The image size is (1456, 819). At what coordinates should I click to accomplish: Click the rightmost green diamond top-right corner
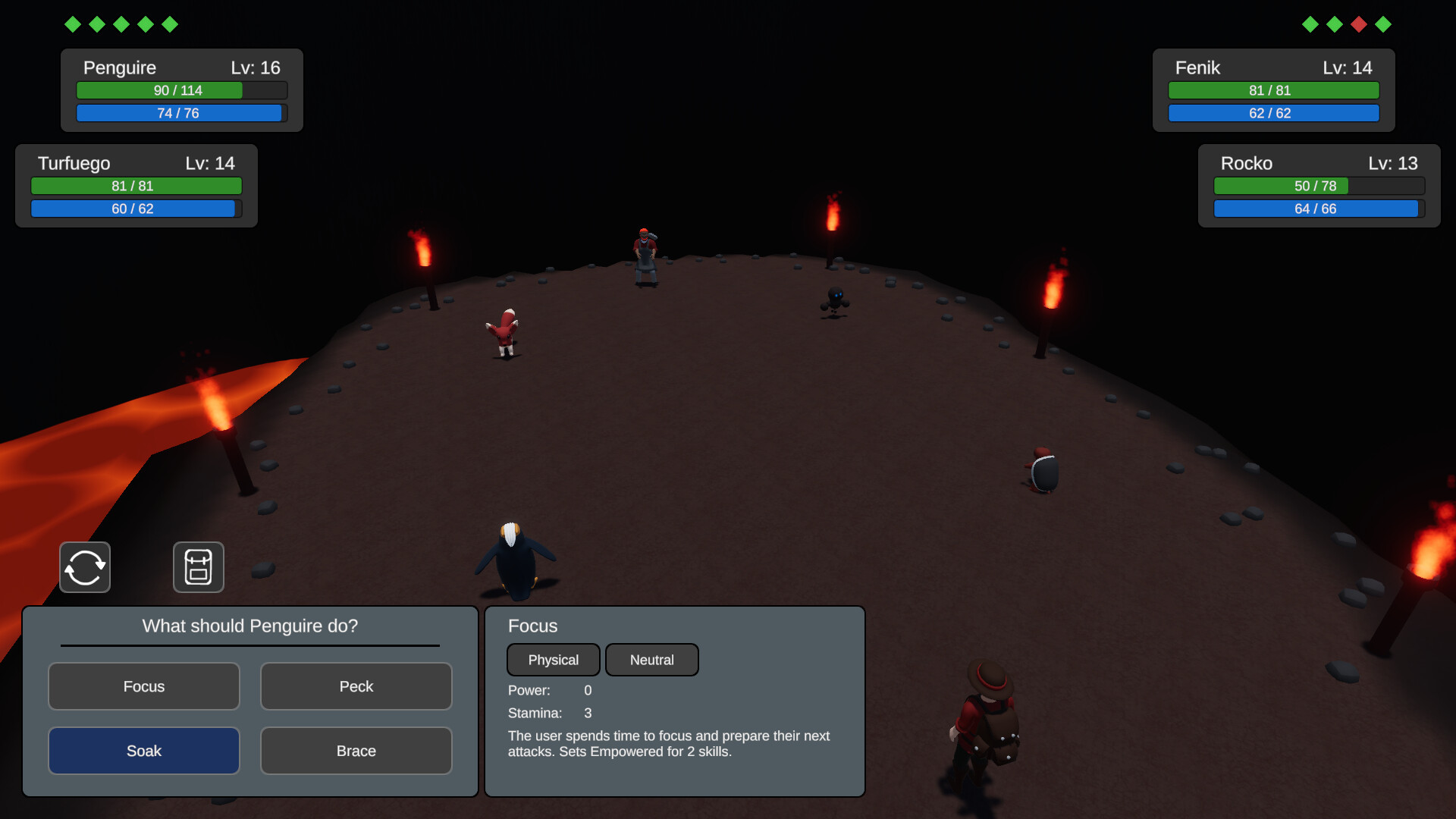point(1384,24)
